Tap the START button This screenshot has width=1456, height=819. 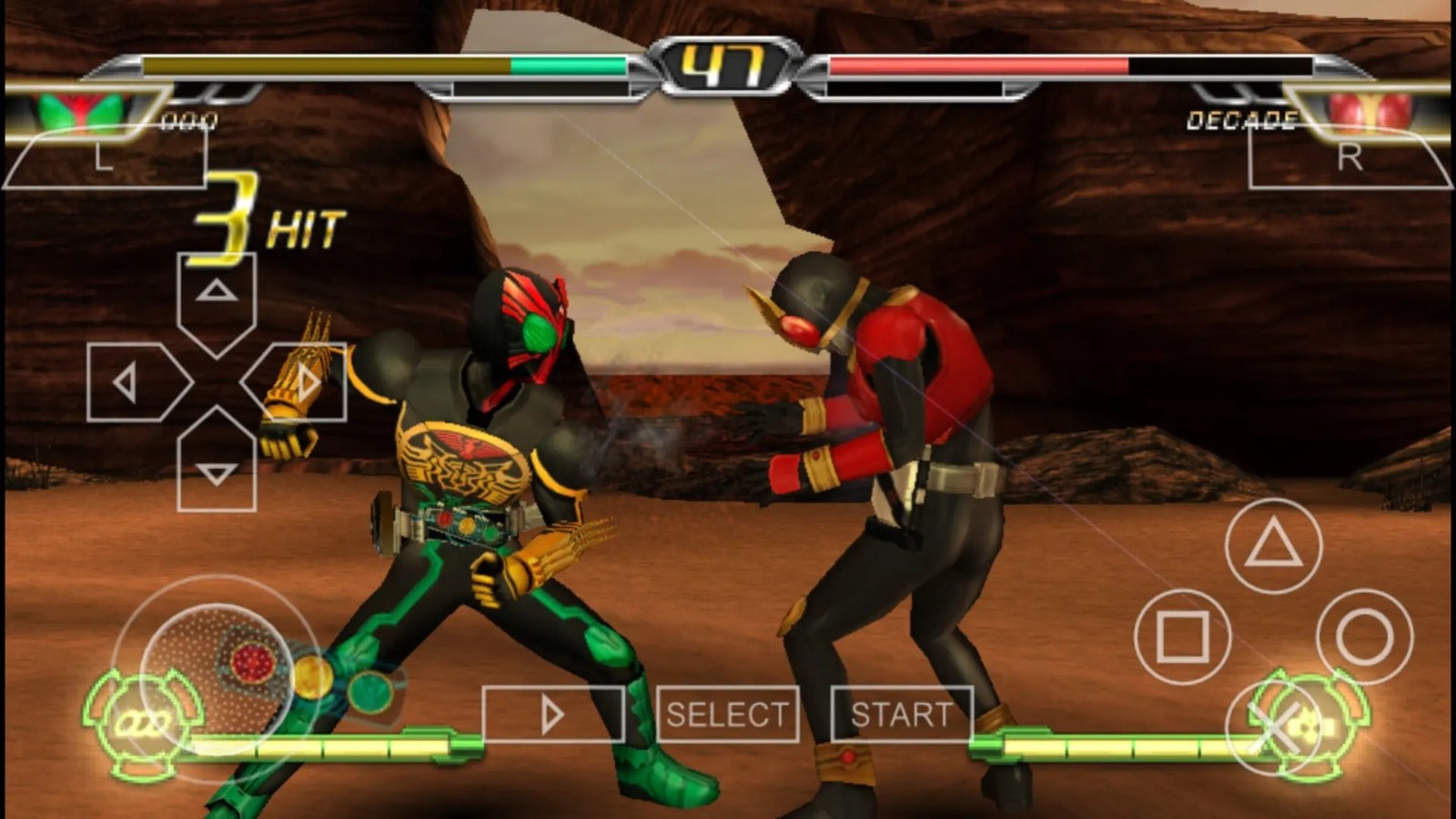point(901,714)
